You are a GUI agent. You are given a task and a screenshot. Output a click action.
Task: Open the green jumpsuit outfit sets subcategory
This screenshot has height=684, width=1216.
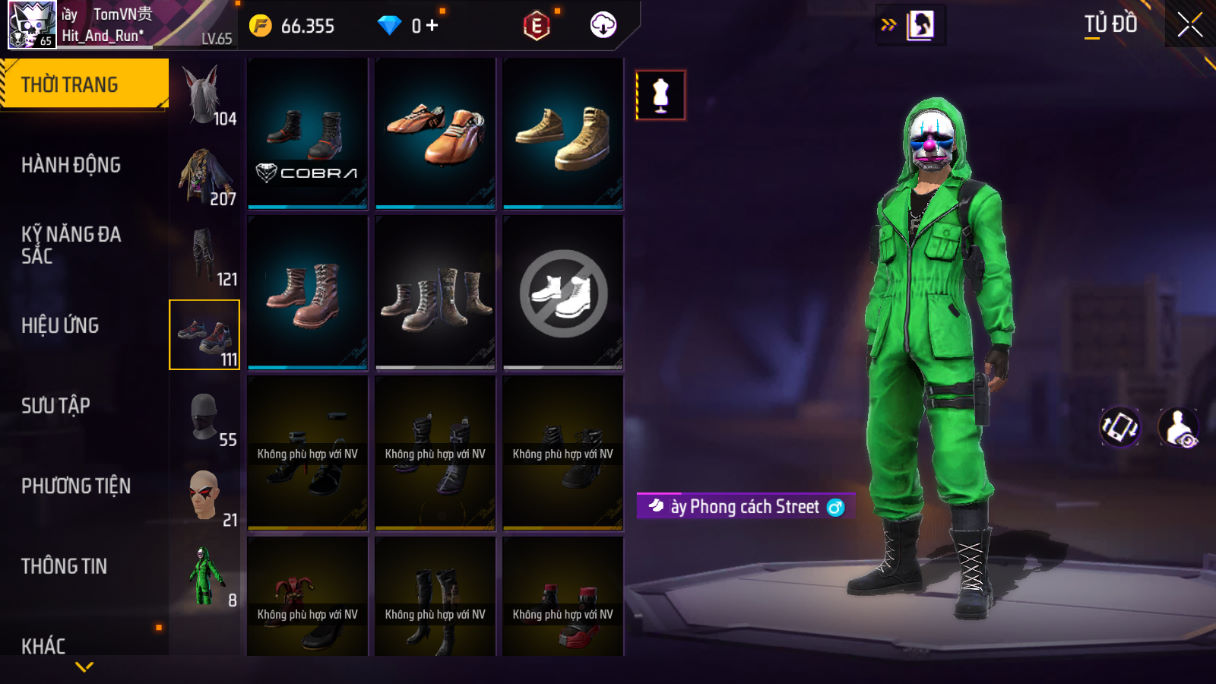204,577
